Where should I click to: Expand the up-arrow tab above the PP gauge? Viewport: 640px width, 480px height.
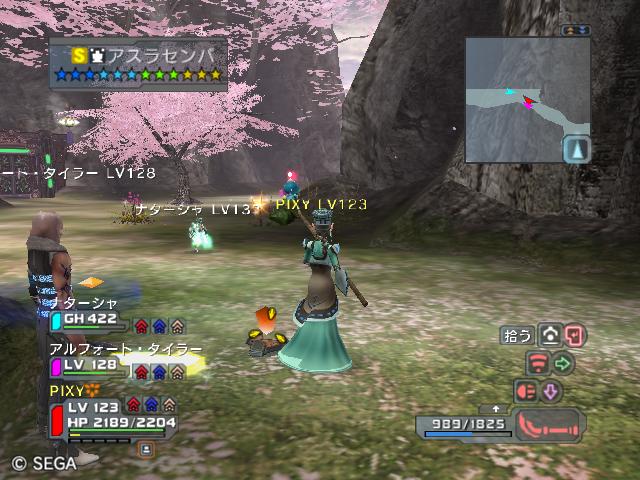tap(497, 409)
